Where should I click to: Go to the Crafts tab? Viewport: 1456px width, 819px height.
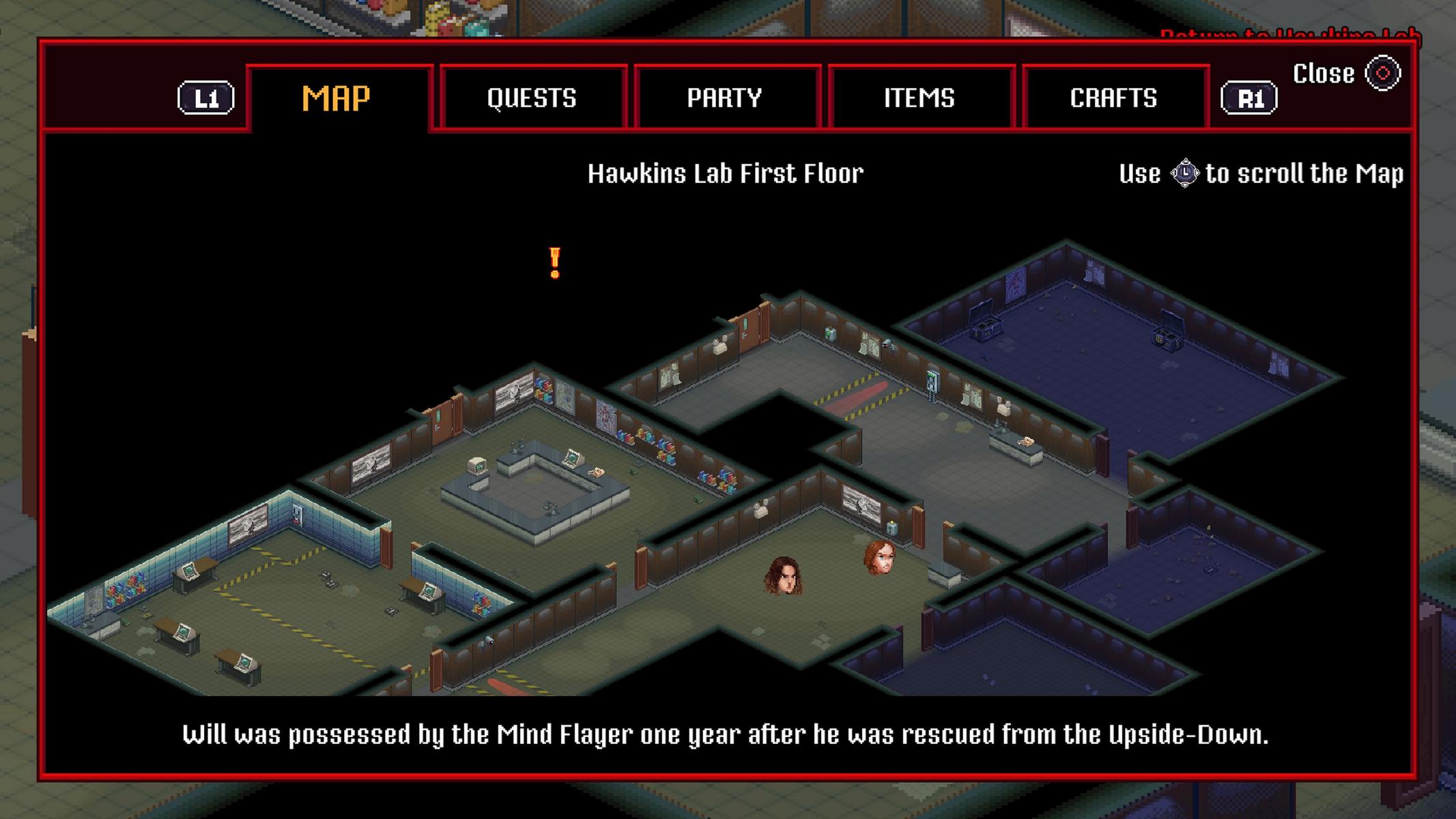(1113, 98)
